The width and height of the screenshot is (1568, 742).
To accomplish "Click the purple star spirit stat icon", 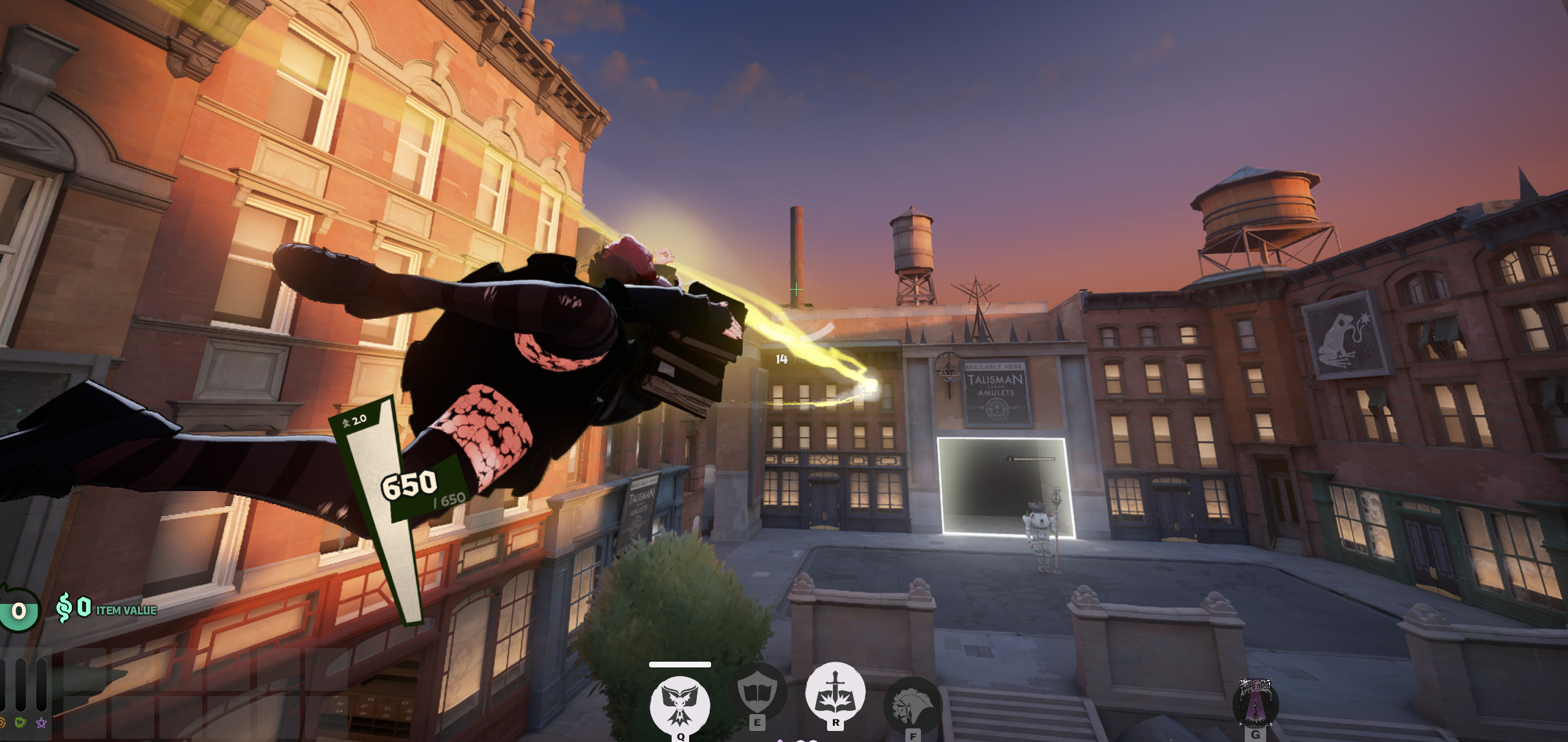I will pos(41,723).
